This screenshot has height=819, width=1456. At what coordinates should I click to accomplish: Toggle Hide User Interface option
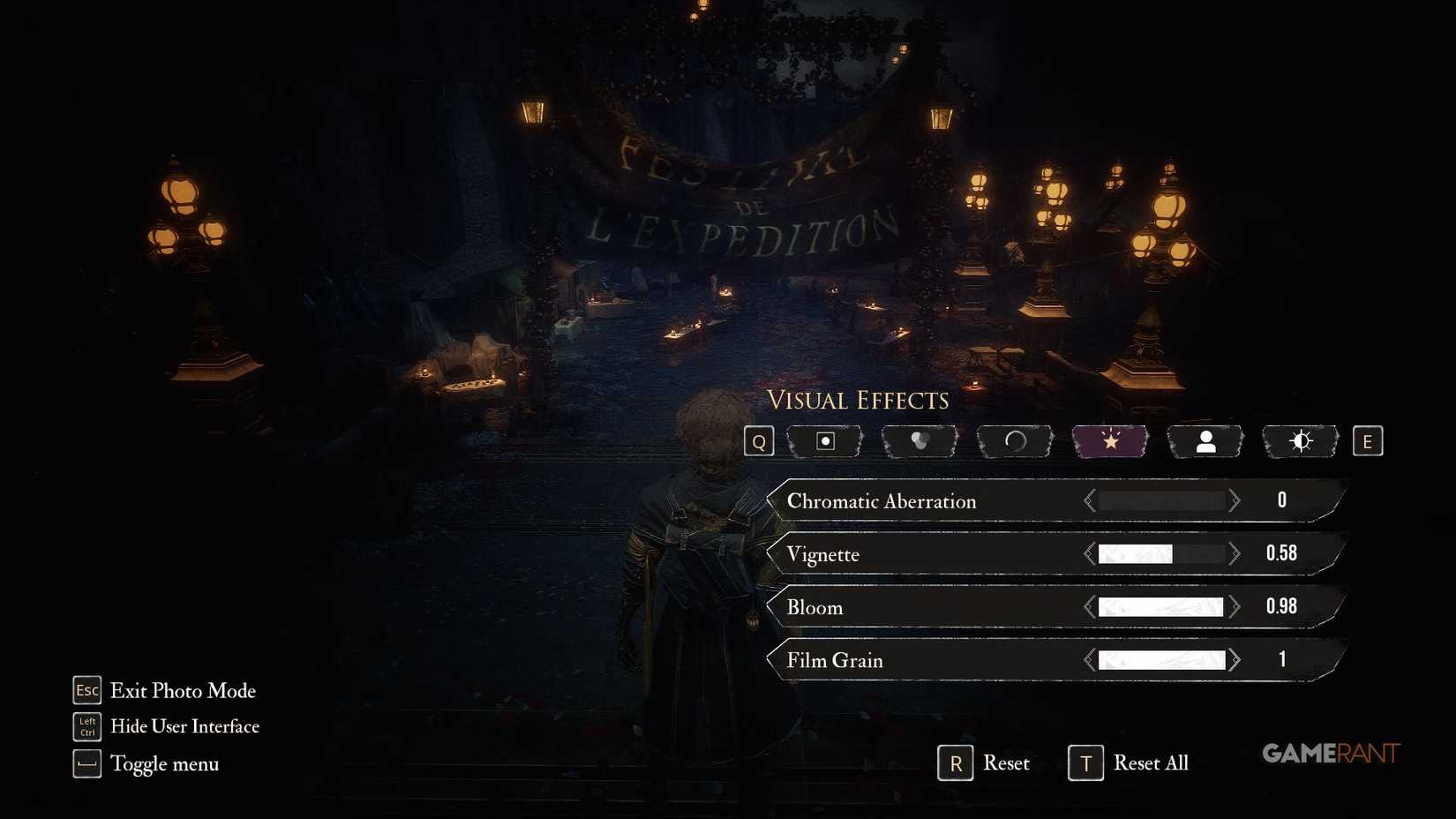(184, 726)
